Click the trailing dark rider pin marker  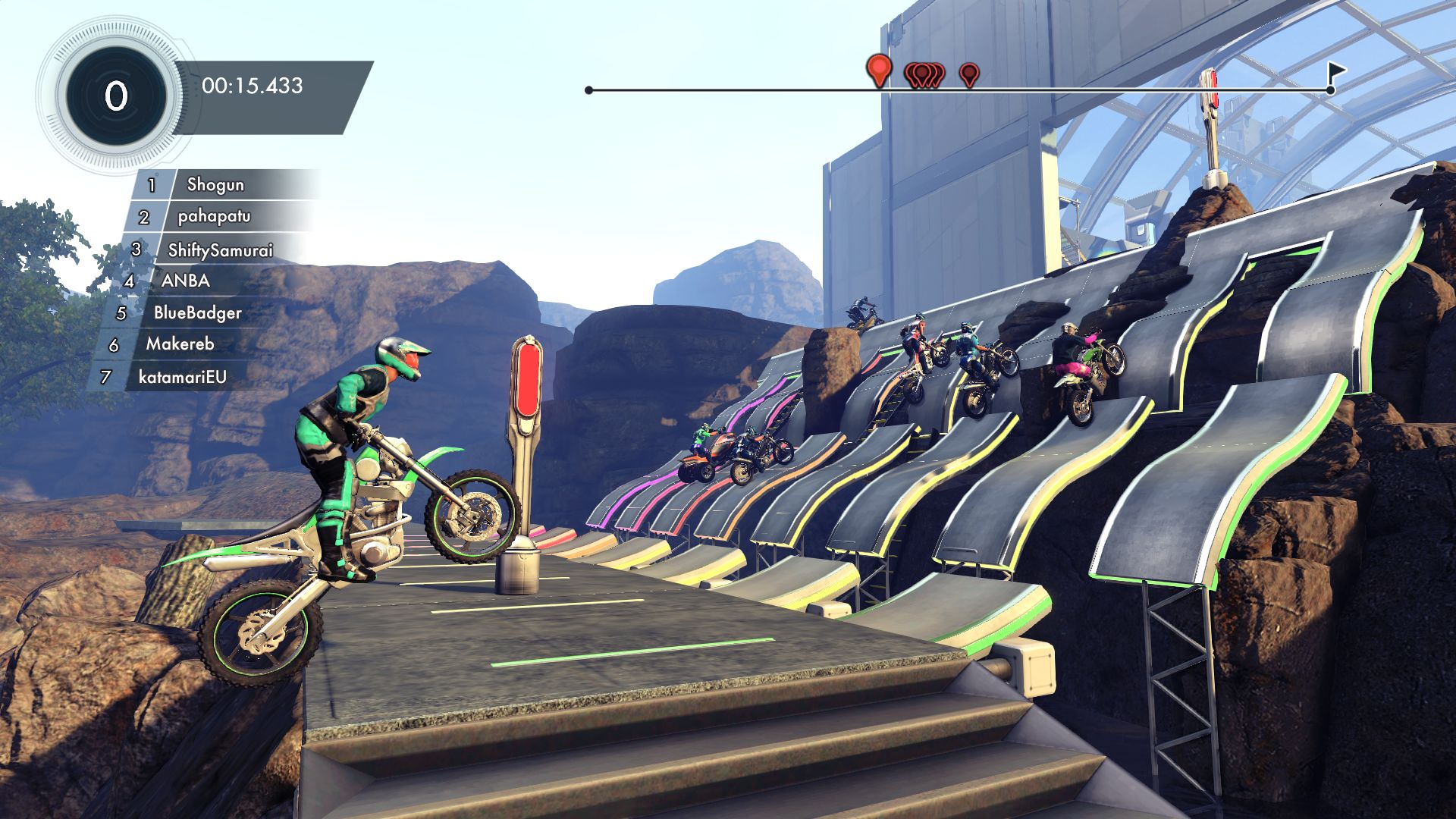968,75
